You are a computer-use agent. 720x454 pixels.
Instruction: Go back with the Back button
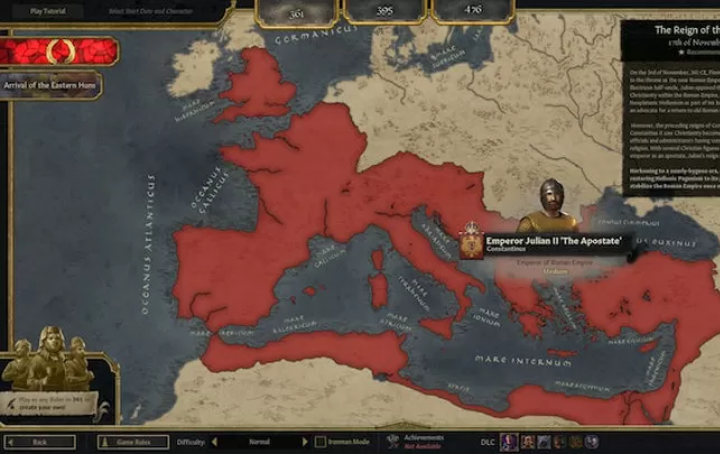(x=40, y=441)
